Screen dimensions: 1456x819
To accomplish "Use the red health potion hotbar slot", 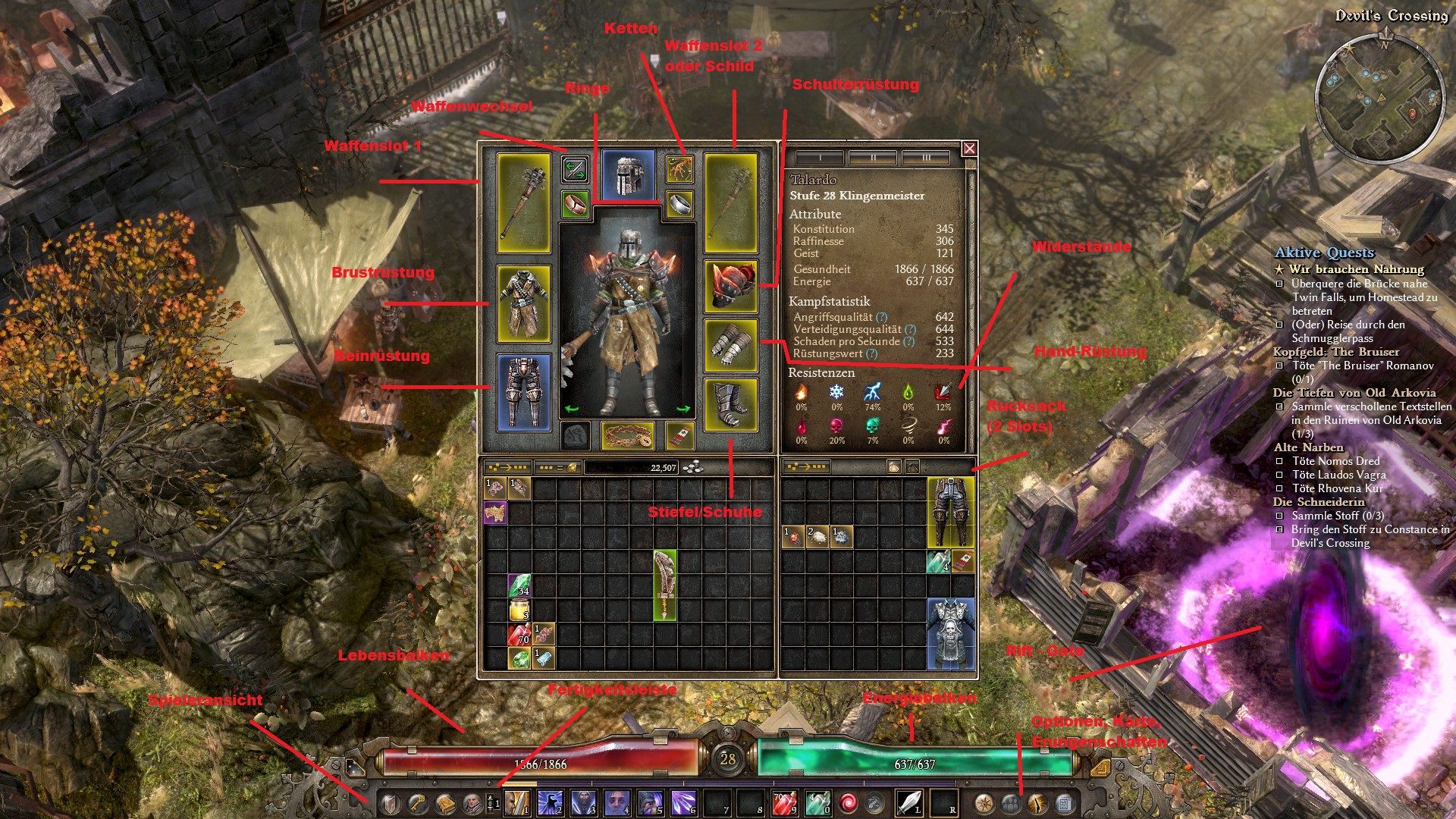I will coord(784,802).
